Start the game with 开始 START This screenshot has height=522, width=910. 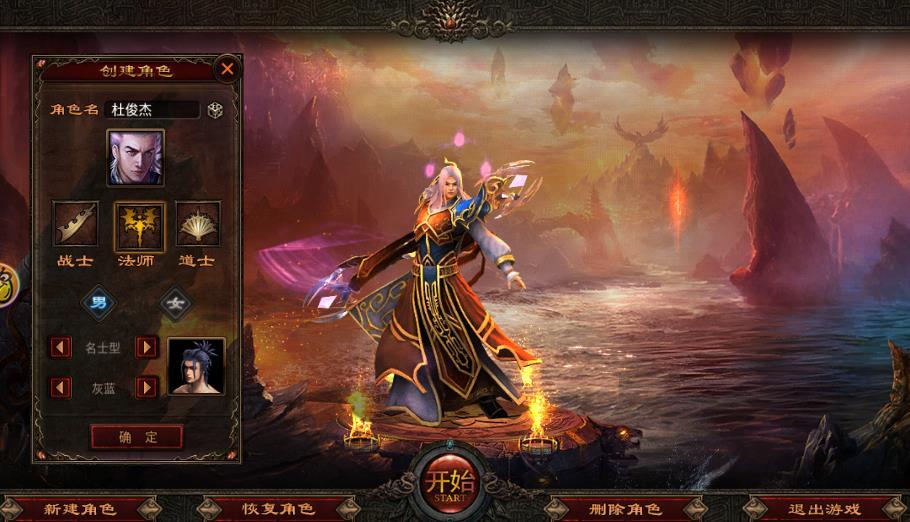tap(447, 481)
